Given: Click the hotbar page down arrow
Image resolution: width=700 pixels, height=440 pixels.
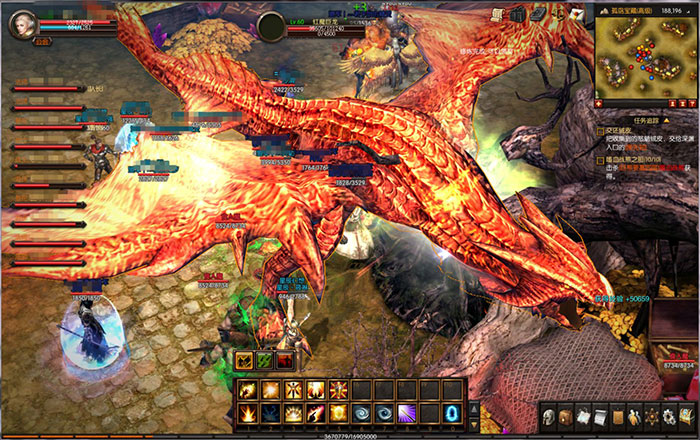Looking at the screenshot, I should [474, 425].
